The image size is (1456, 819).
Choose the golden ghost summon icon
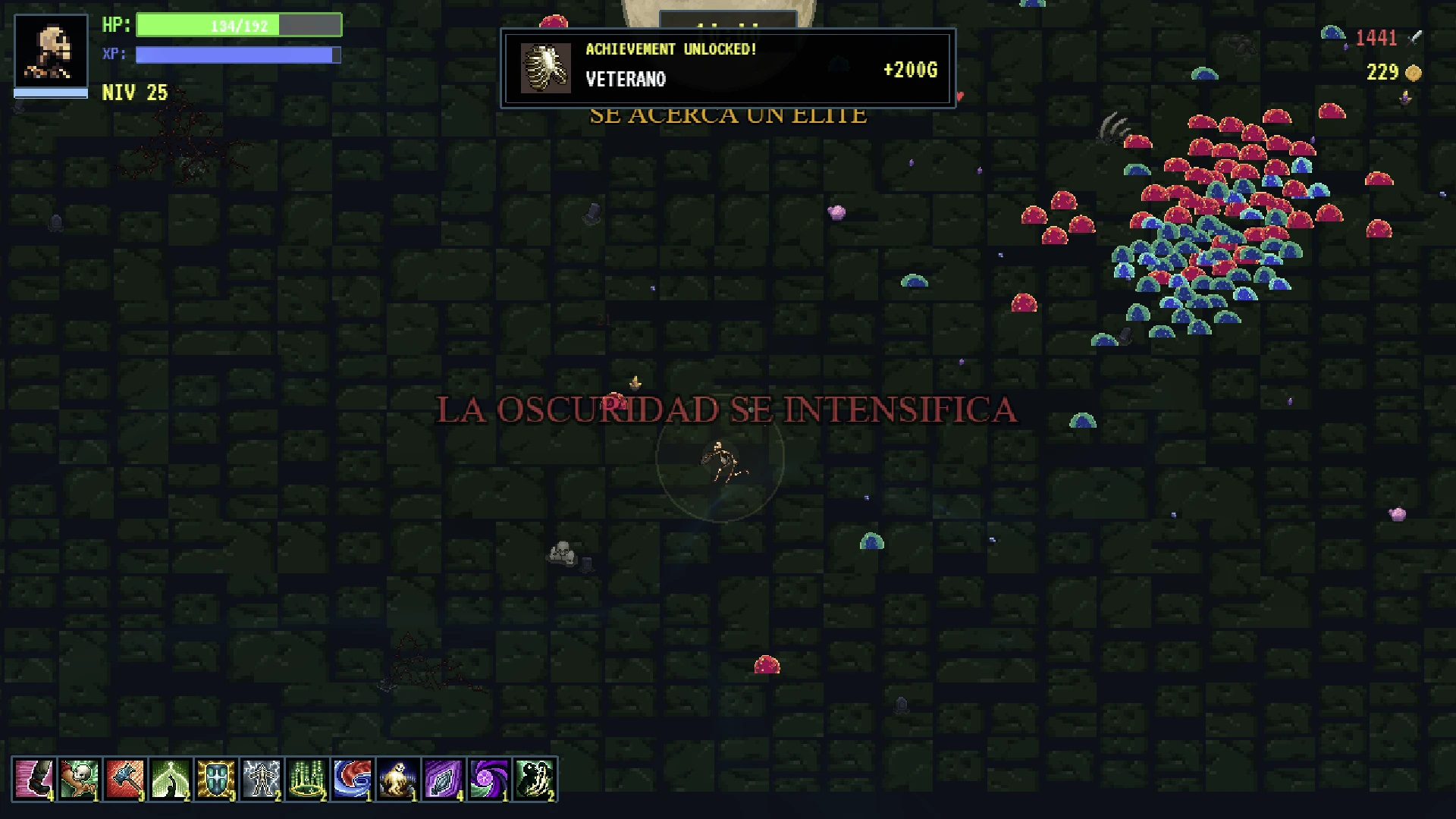pos(397,779)
